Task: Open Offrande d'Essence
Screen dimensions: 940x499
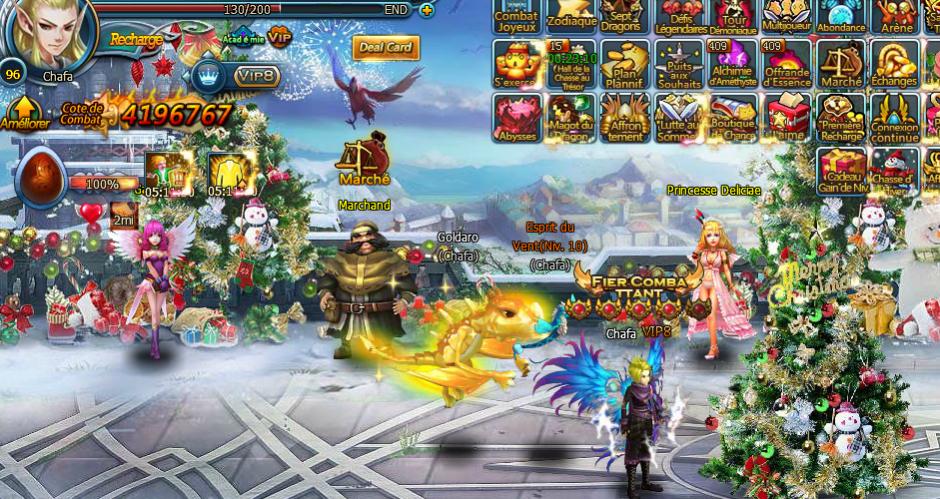Action: coord(787,66)
